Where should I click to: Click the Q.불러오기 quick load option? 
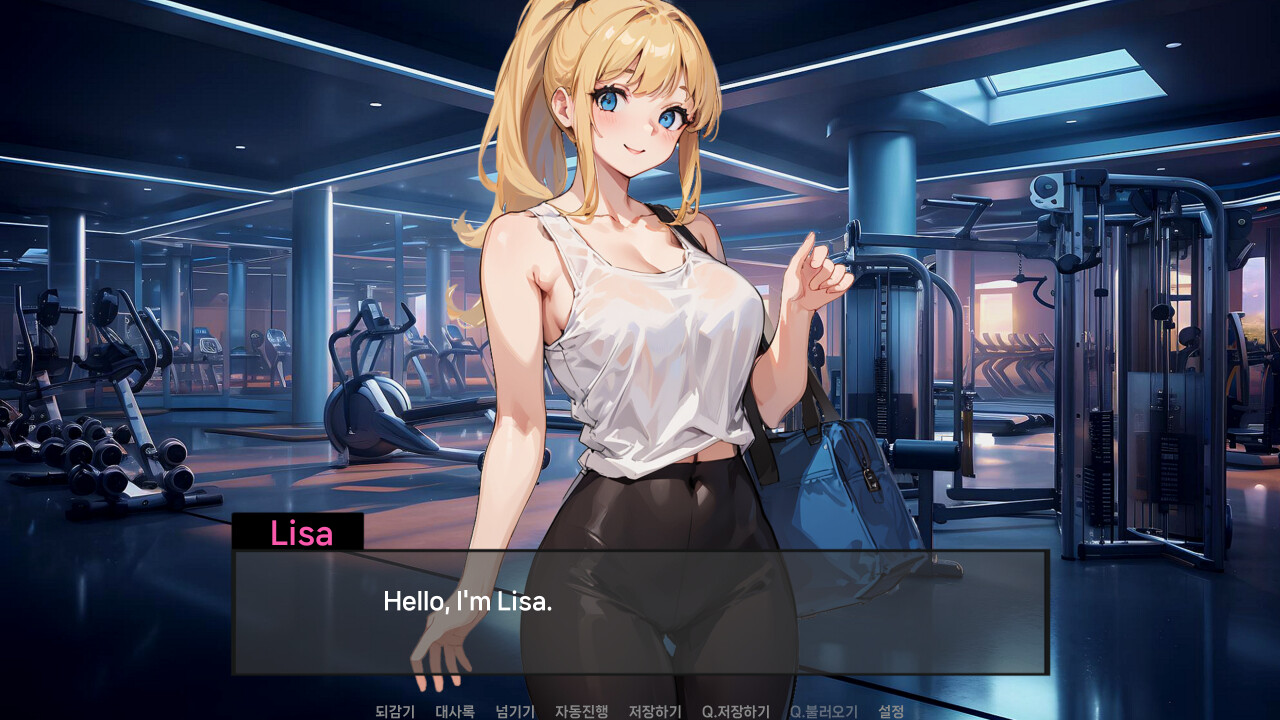(x=822, y=712)
